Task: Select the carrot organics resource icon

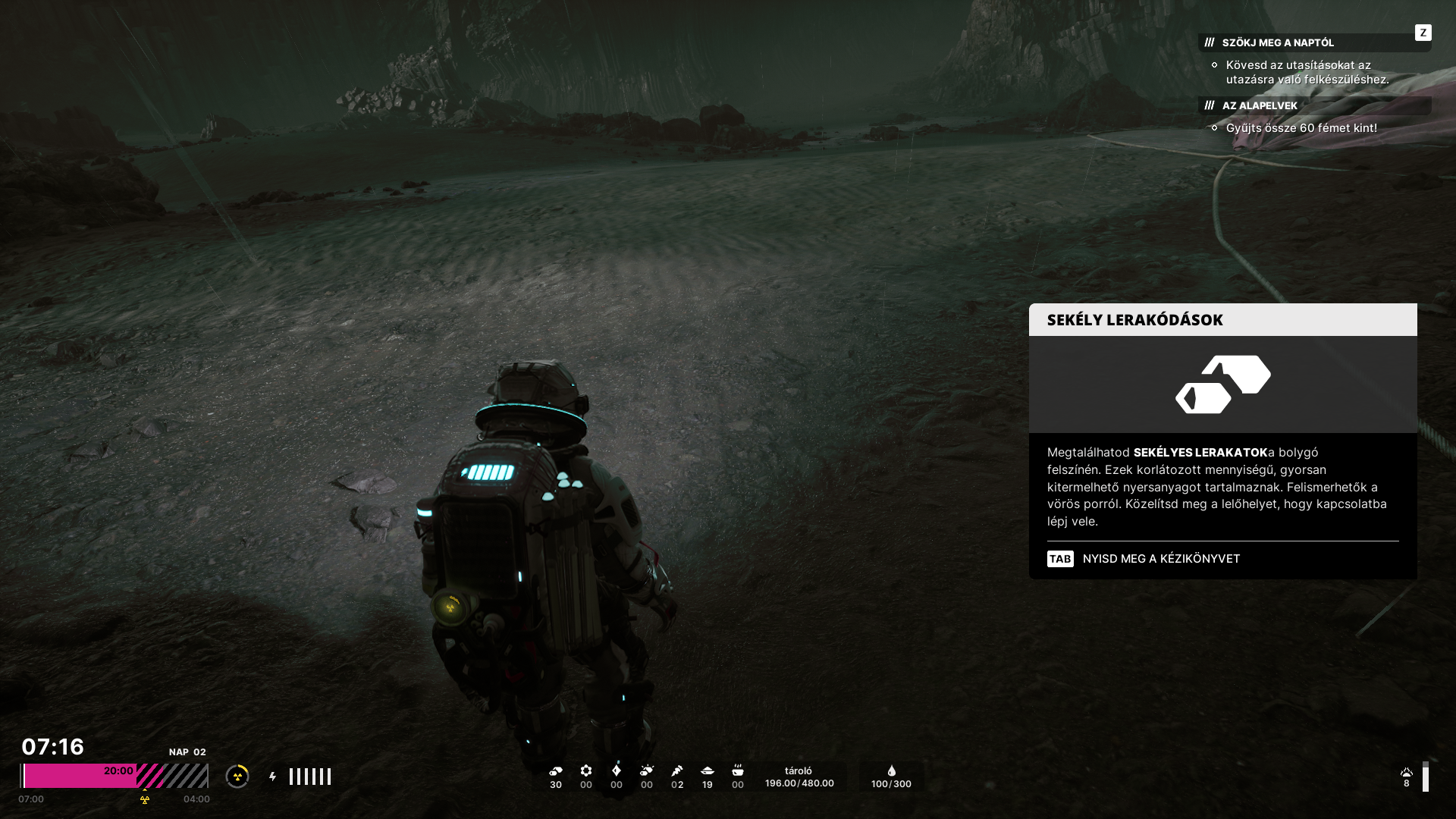Action: point(677,771)
